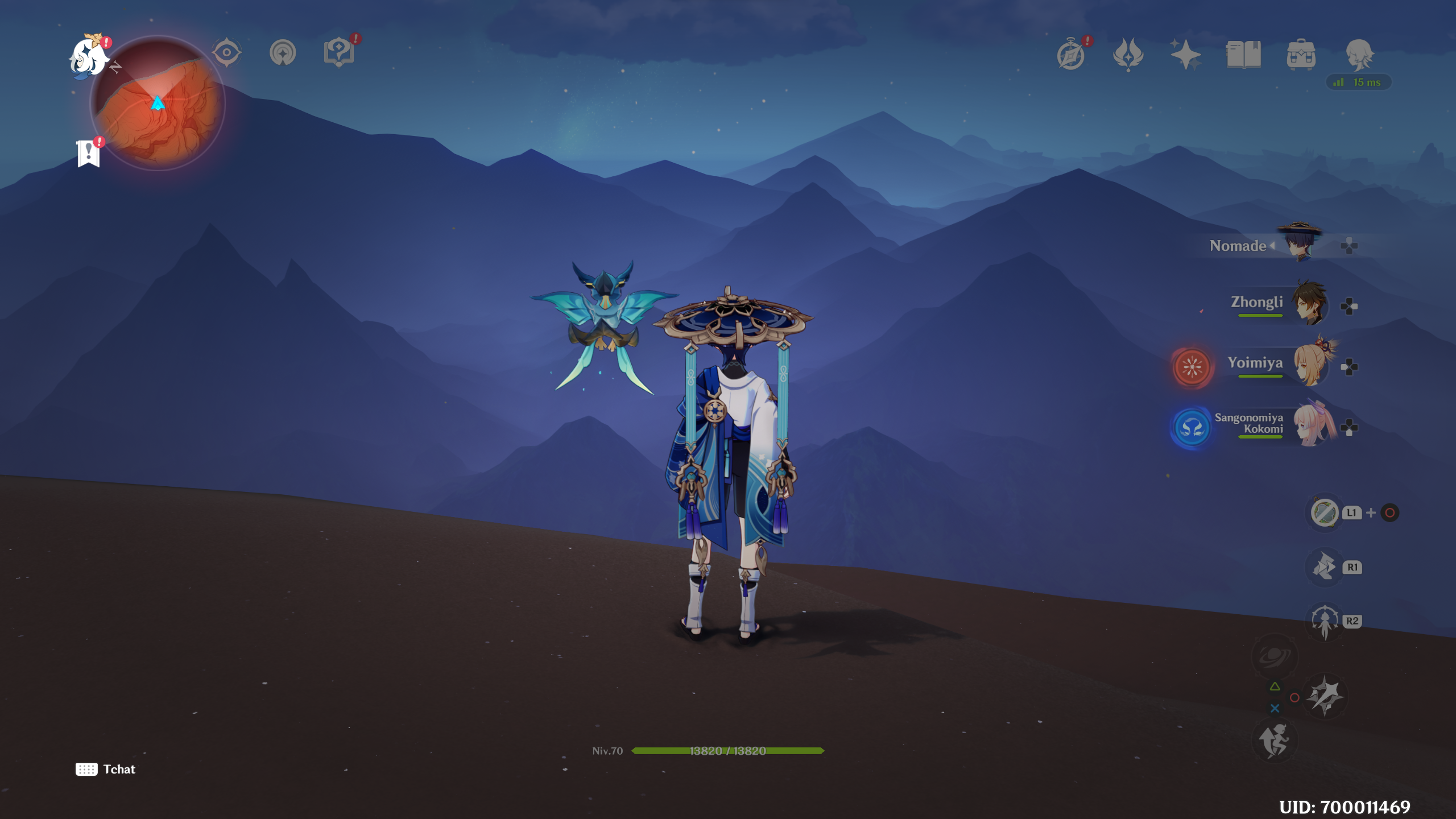Open the Wish four-point star icon
Screen dimensions: 1456x819
[x=1186, y=55]
